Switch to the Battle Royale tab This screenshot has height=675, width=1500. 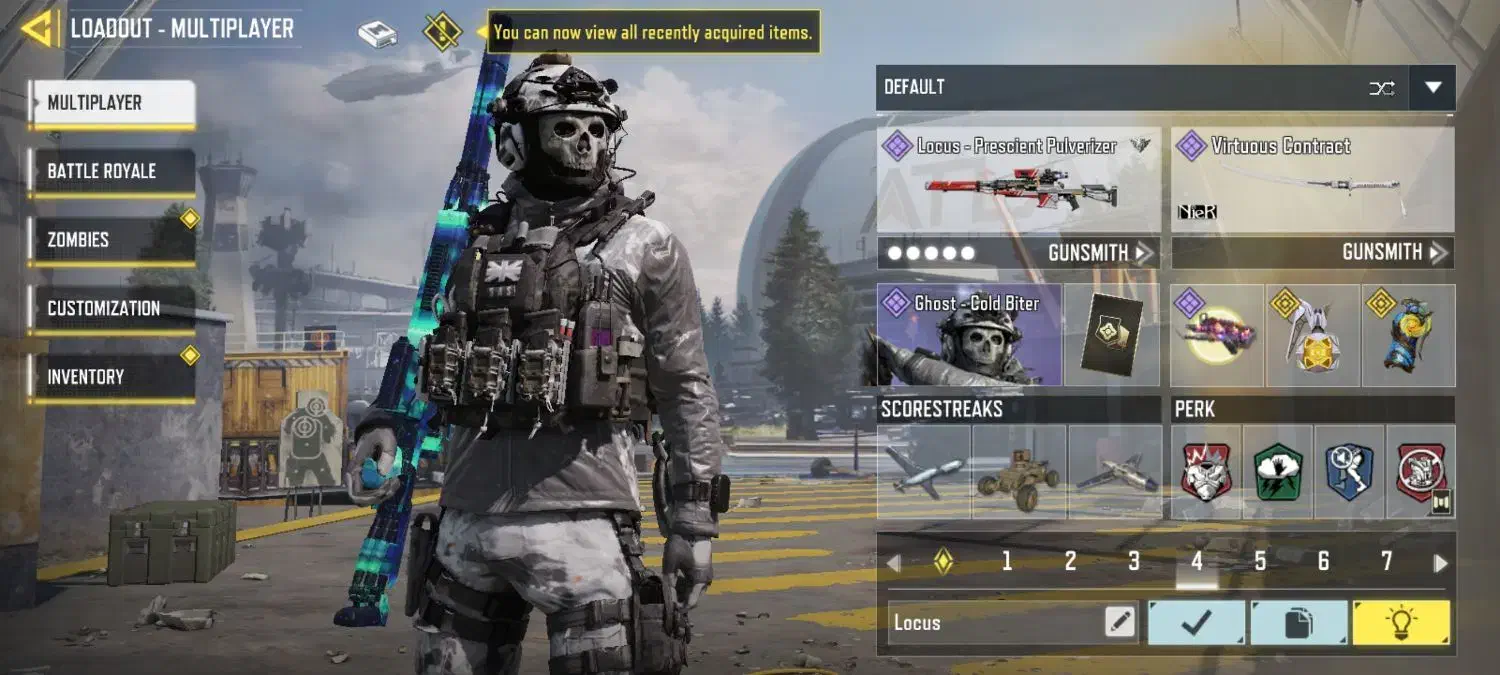coord(110,171)
